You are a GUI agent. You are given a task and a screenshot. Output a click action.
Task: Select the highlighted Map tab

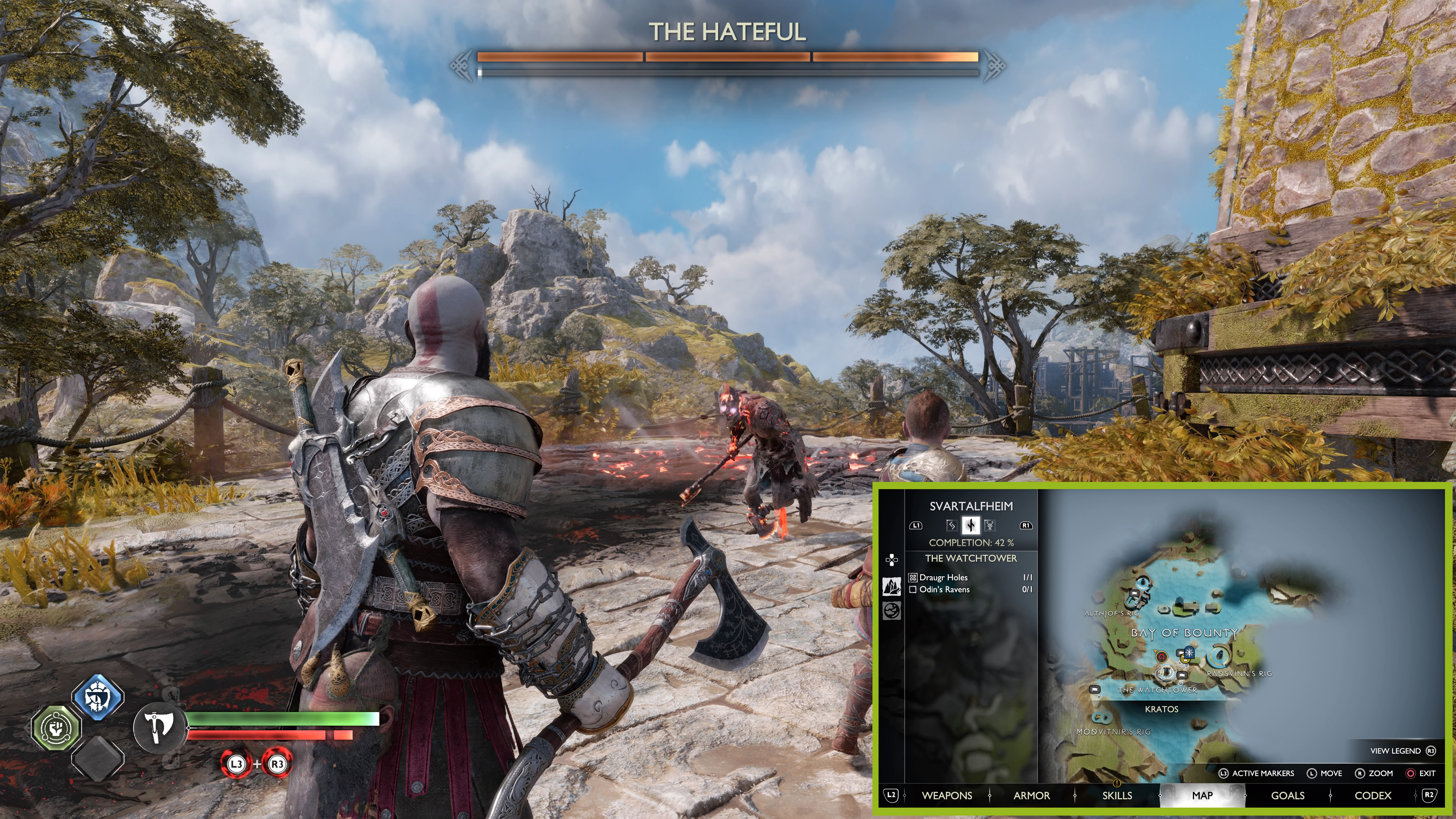1202,795
